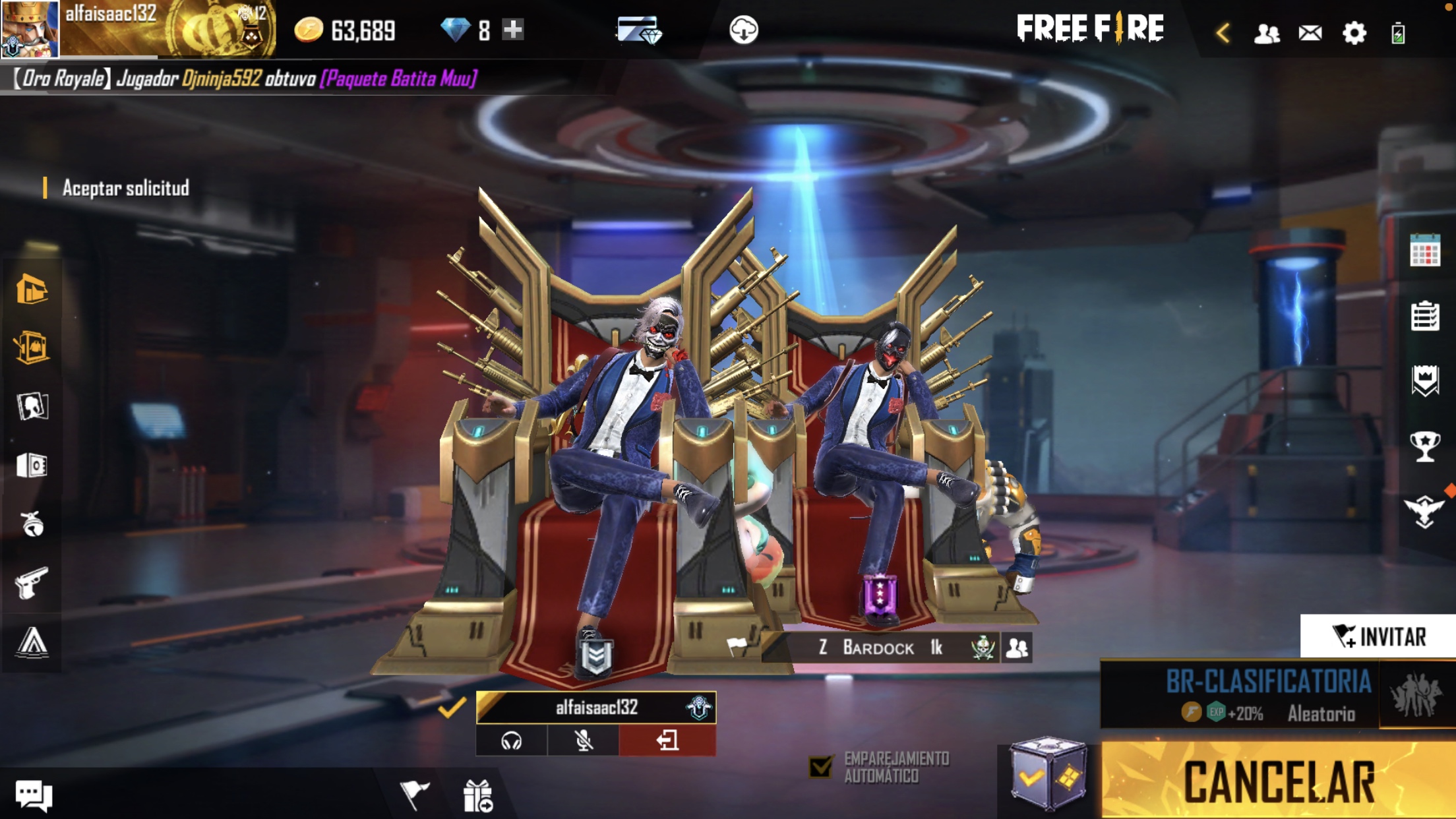The width and height of the screenshot is (1456, 819).
Task: Open the mail envelope inbox
Action: click(1310, 32)
